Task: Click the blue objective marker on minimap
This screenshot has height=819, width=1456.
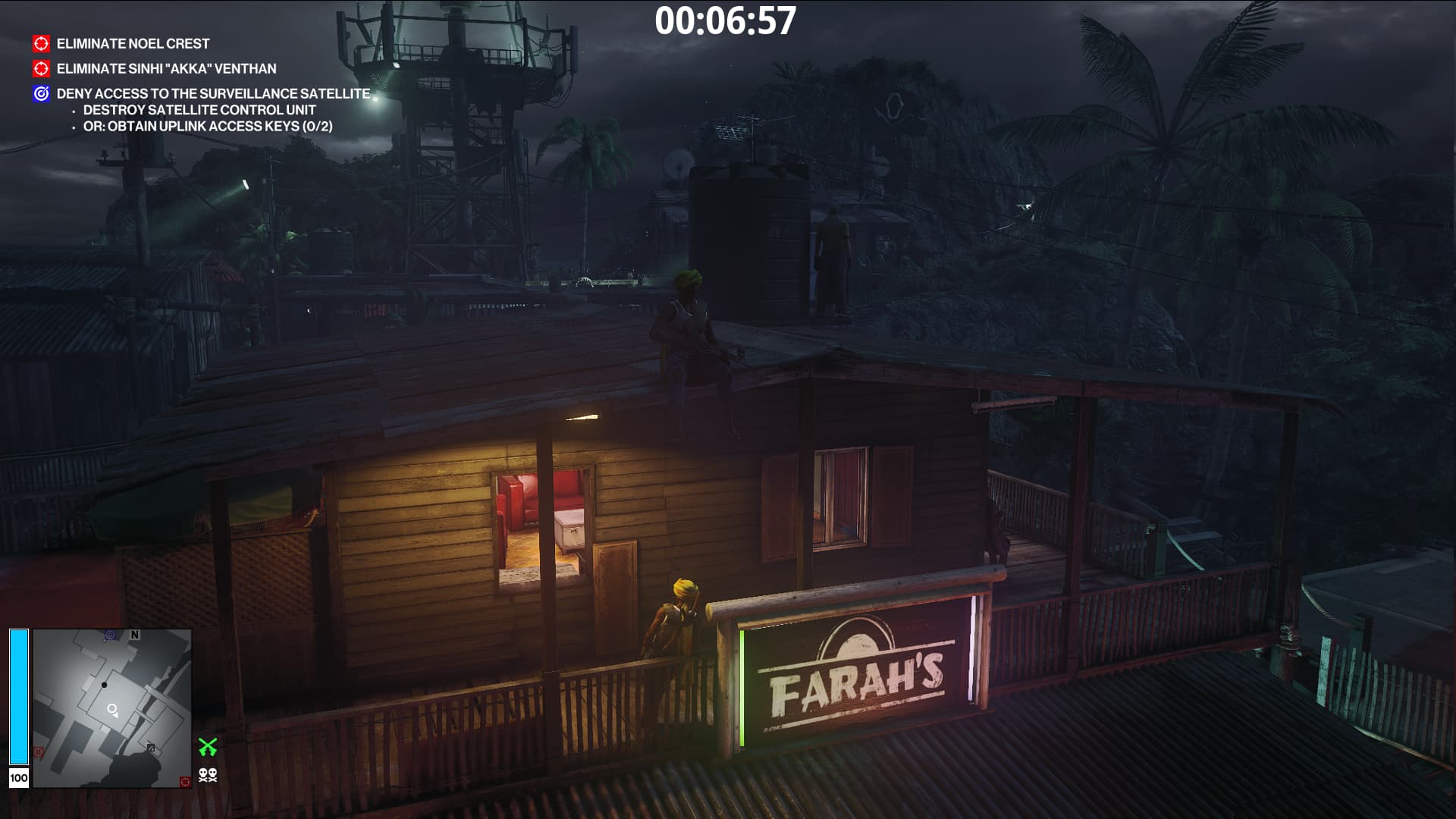Action: (111, 635)
